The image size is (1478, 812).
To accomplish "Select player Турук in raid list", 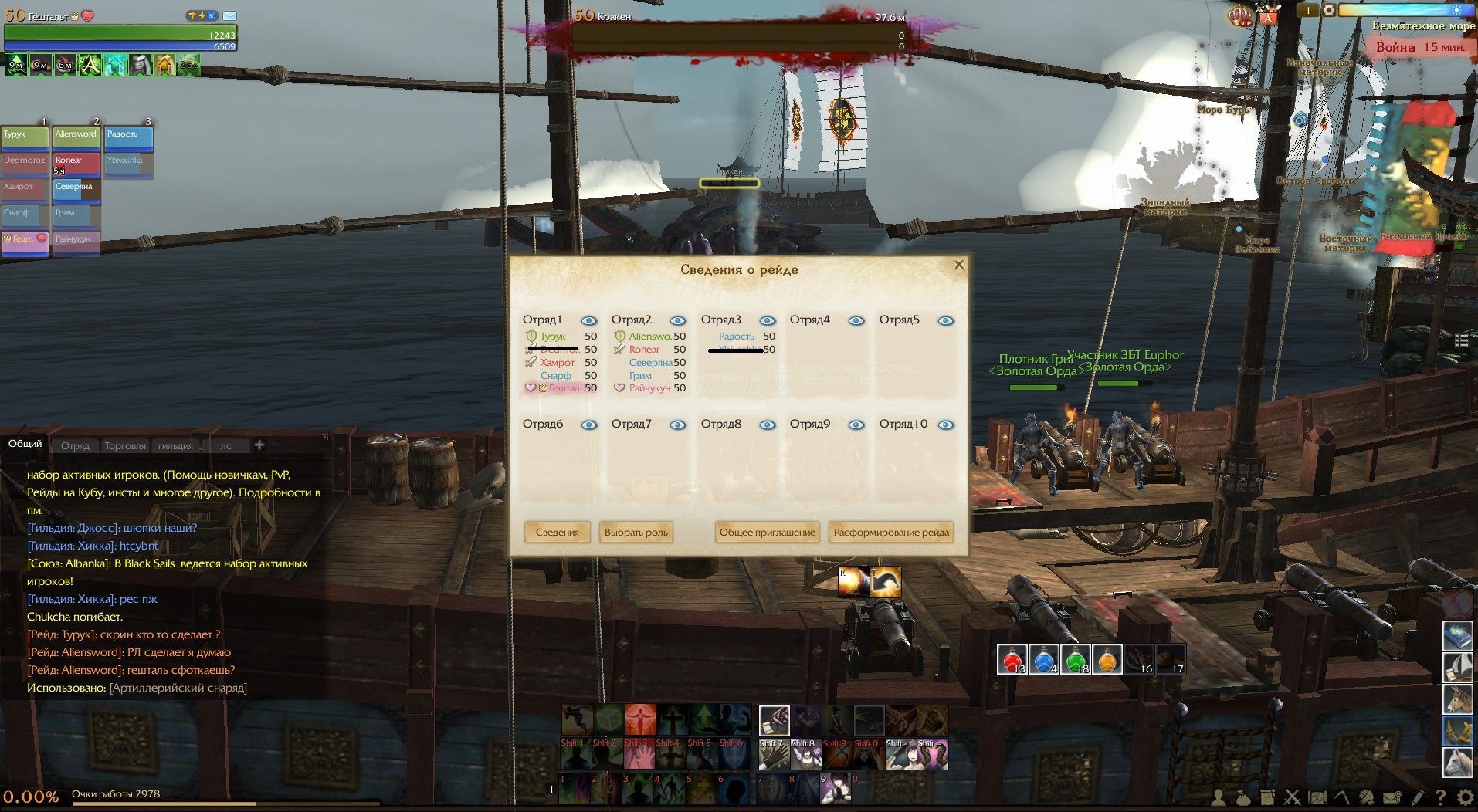I will coord(553,337).
